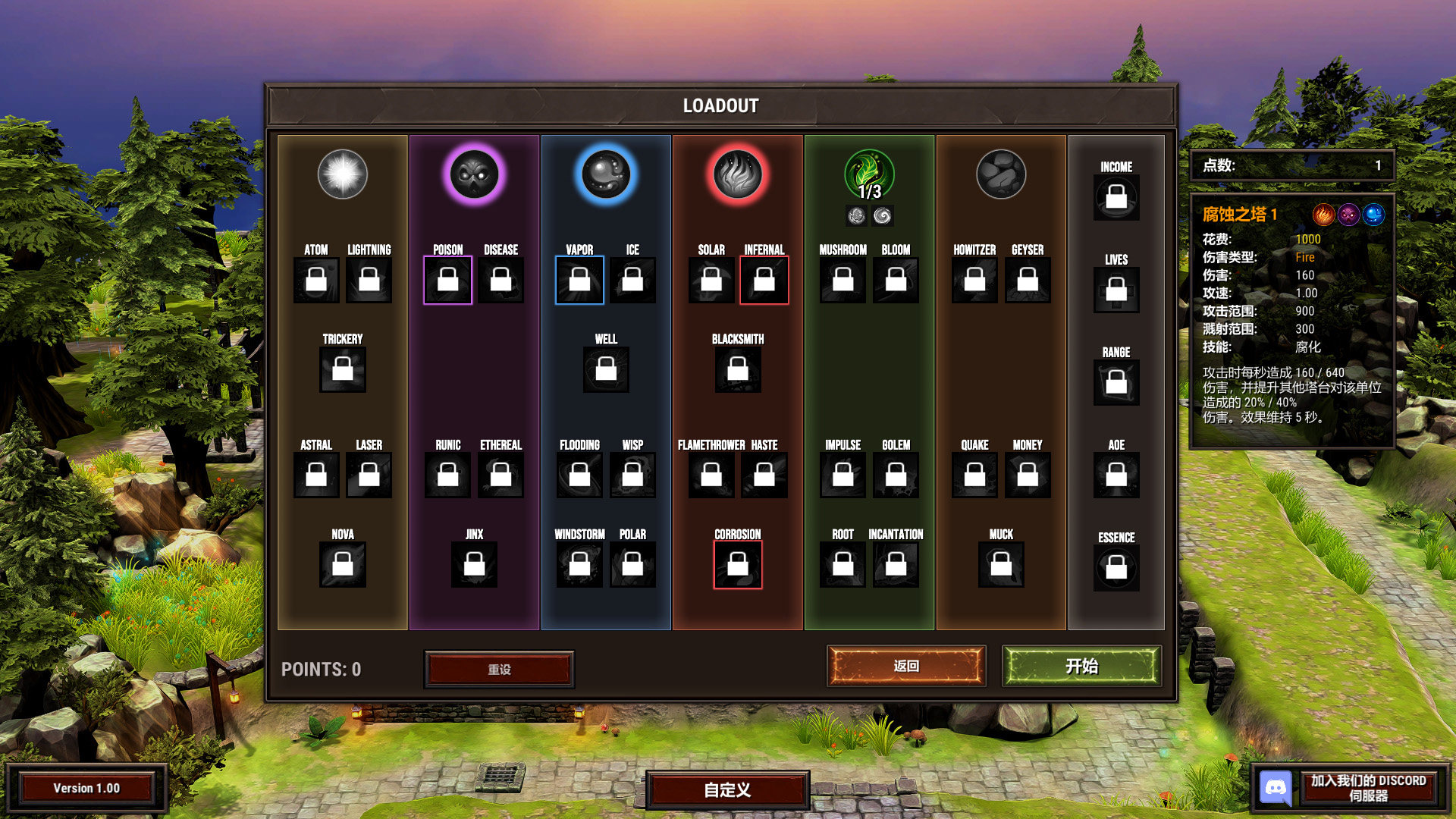
Task: Join the Discord server link
Action: tap(1351, 788)
